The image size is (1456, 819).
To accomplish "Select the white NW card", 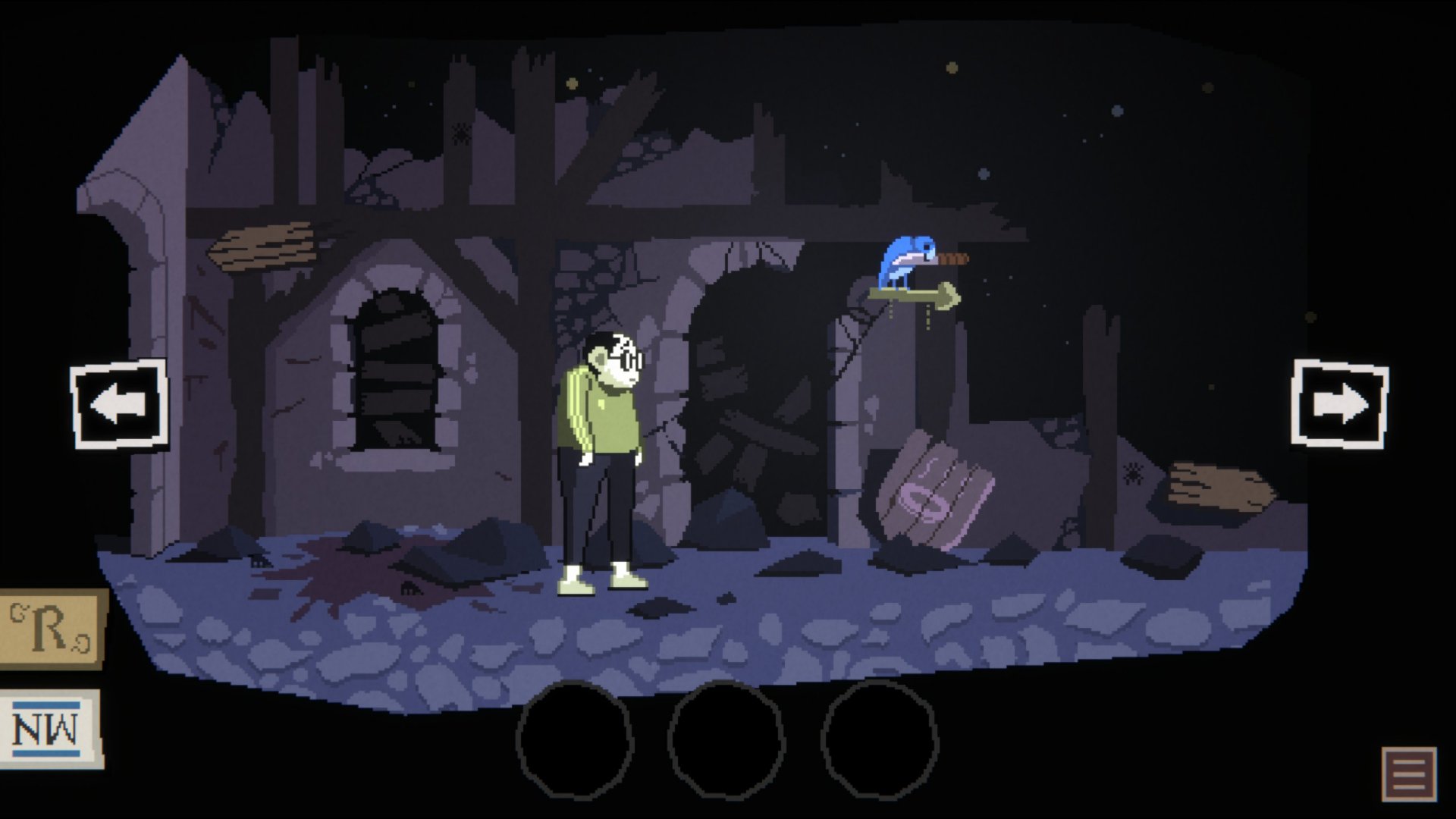I will (x=50, y=729).
